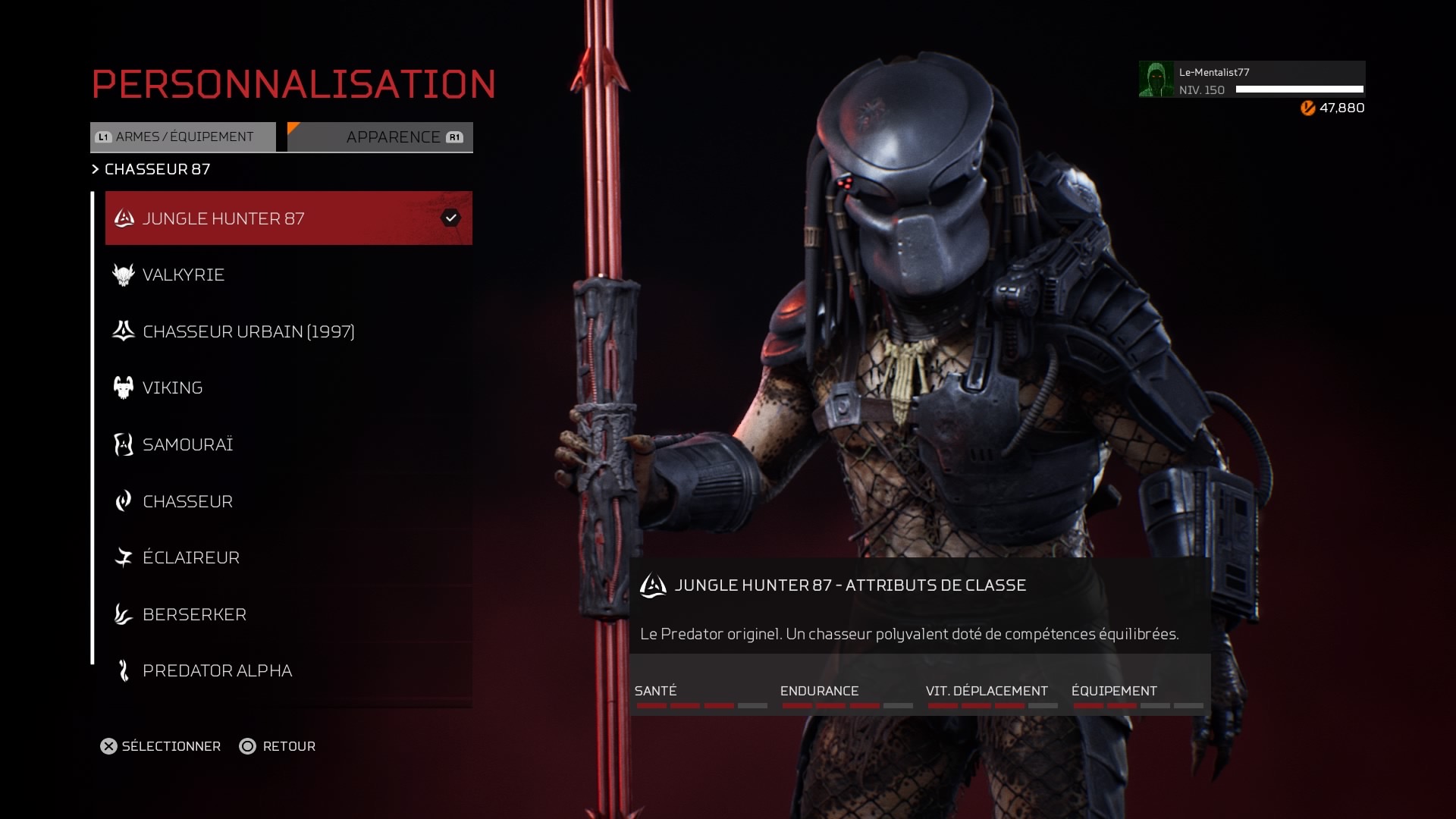The image size is (1456, 819).
Task: Open the Apparence tab
Action: point(381,137)
